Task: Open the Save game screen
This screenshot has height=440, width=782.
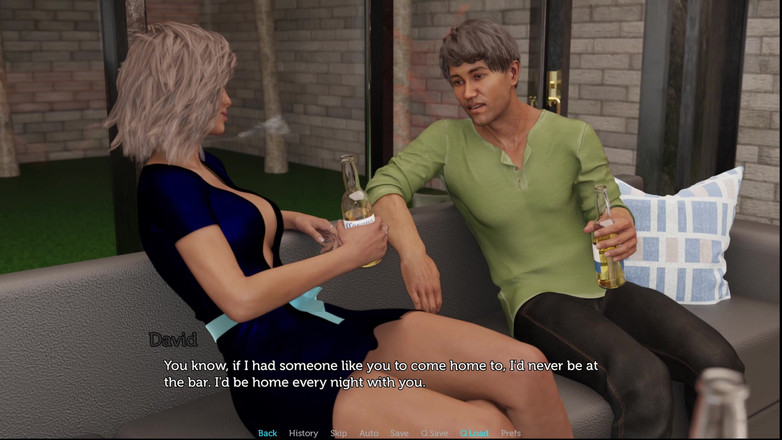Action: [x=399, y=433]
